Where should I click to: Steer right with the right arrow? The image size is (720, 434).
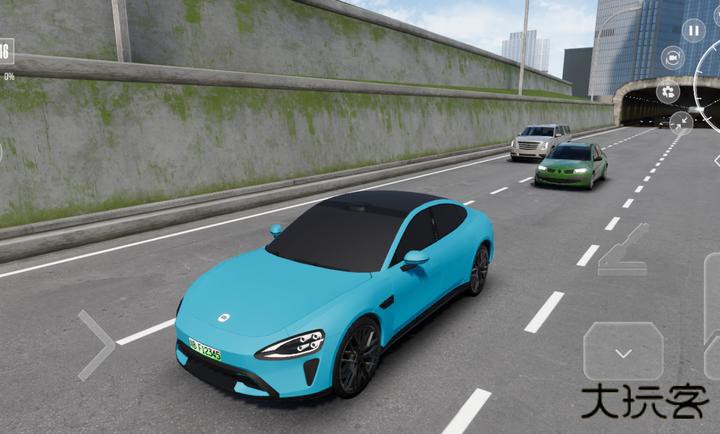pyautogui.click(x=97, y=344)
